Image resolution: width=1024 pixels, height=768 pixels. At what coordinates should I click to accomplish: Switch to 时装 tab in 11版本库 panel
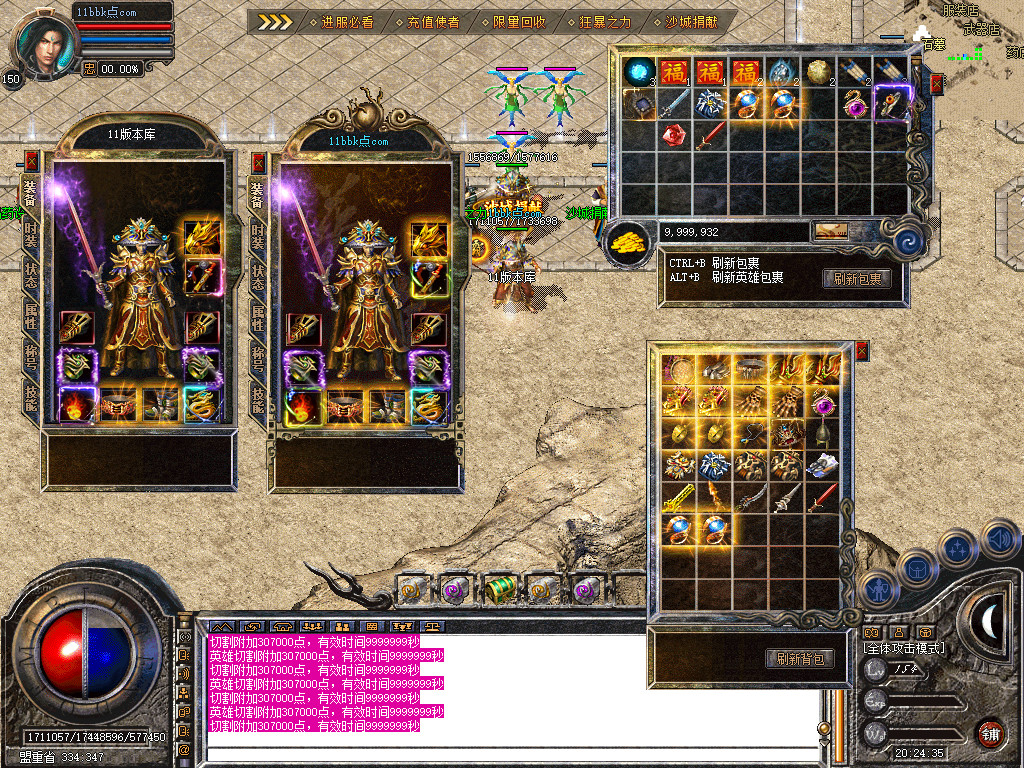click(31, 233)
